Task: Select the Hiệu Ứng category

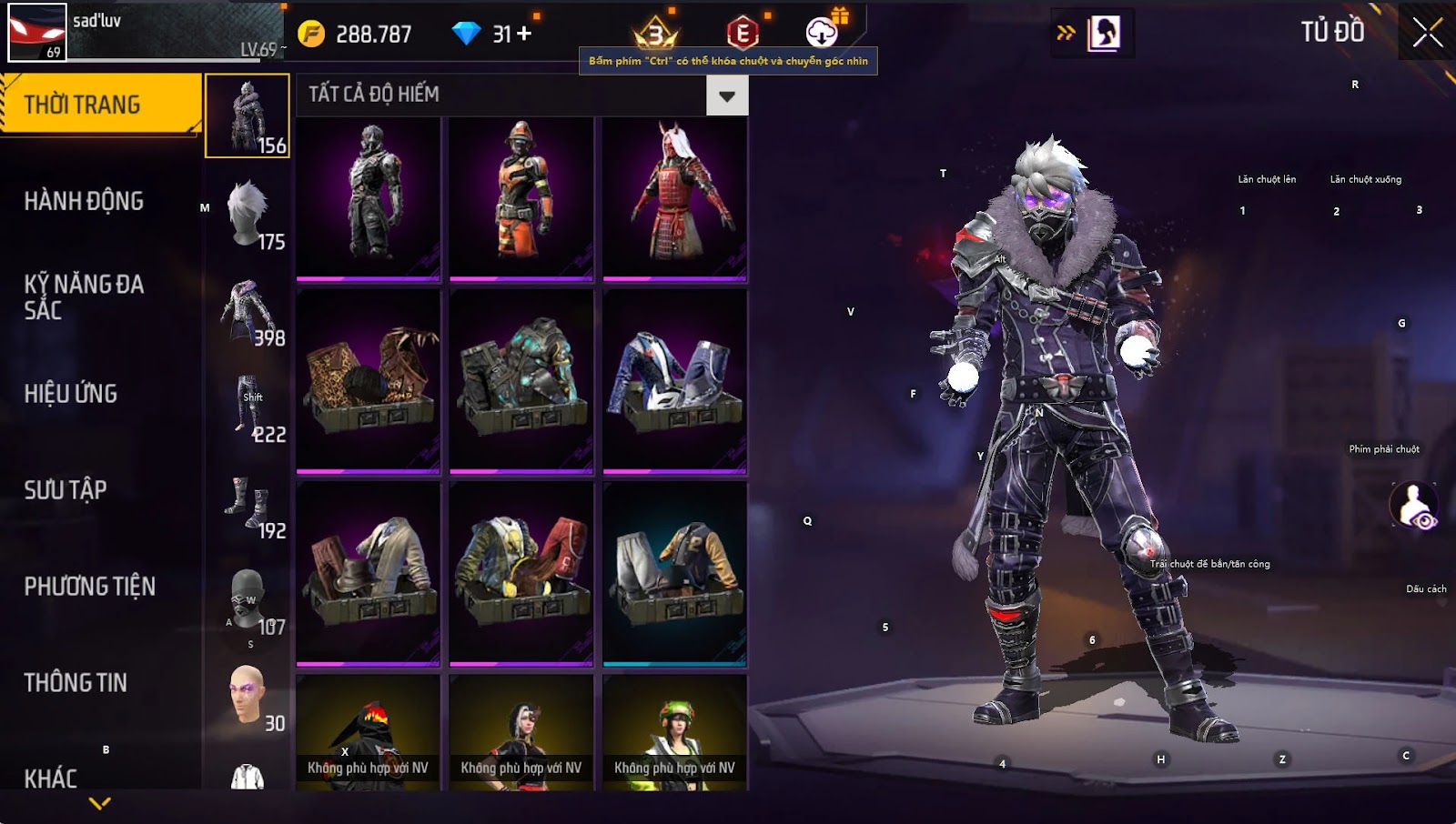Action: (x=71, y=394)
